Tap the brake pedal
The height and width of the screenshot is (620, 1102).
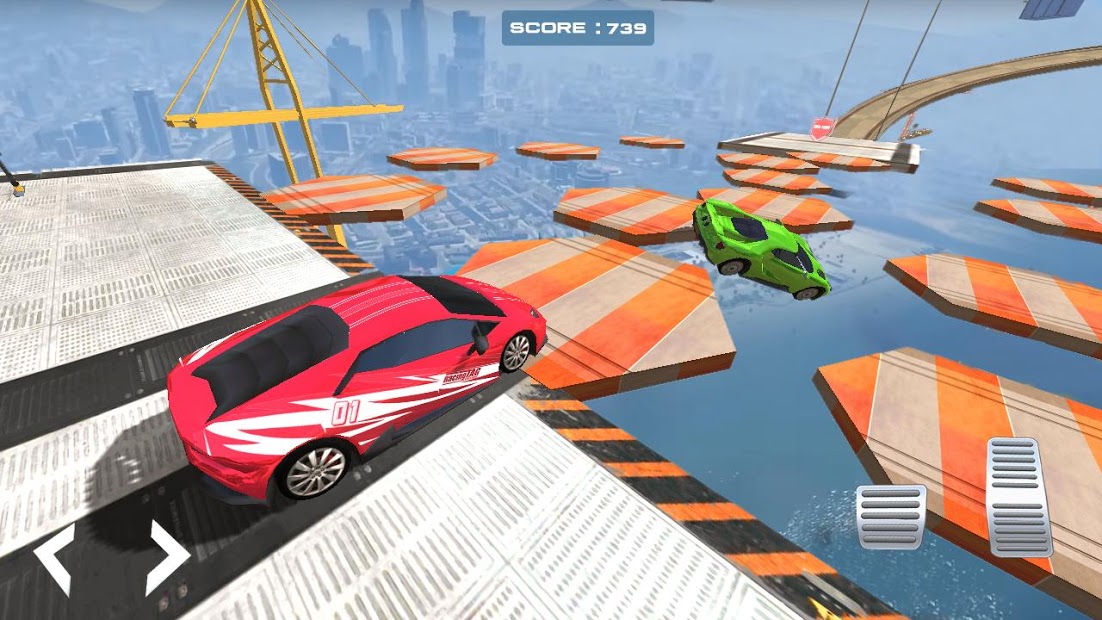click(890, 516)
